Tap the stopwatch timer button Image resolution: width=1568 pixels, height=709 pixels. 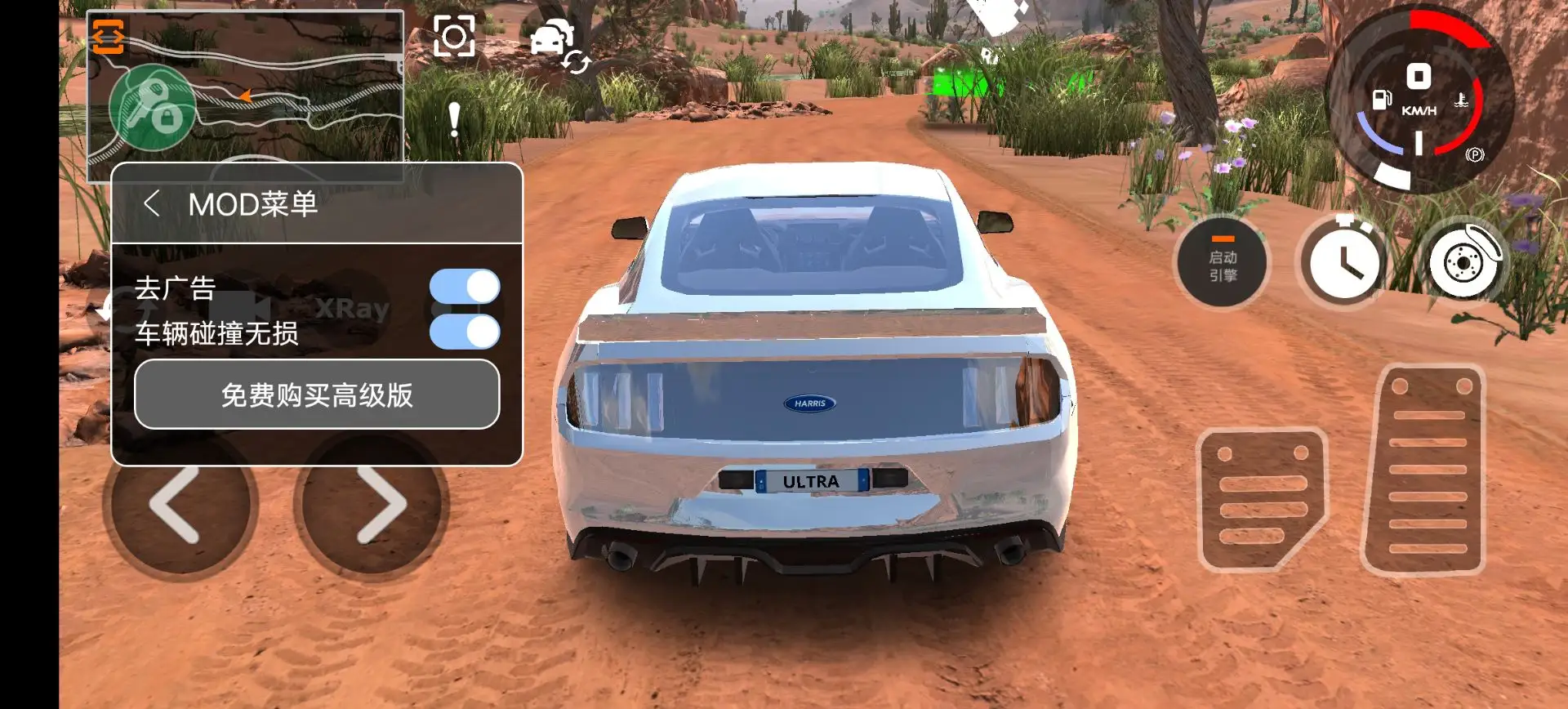[x=1343, y=262]
